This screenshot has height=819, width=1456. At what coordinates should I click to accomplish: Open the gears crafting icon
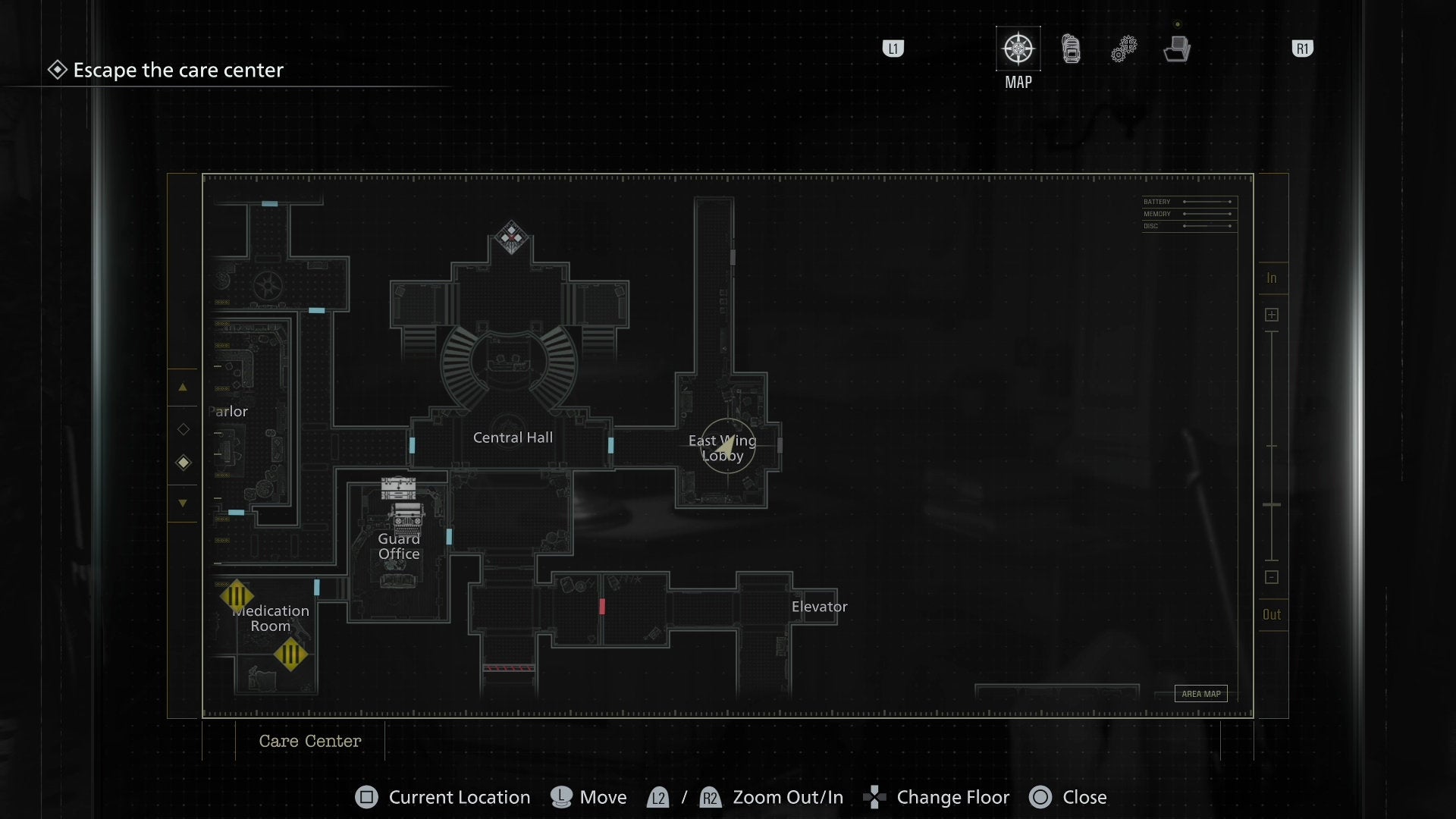tap(1123, 47)
